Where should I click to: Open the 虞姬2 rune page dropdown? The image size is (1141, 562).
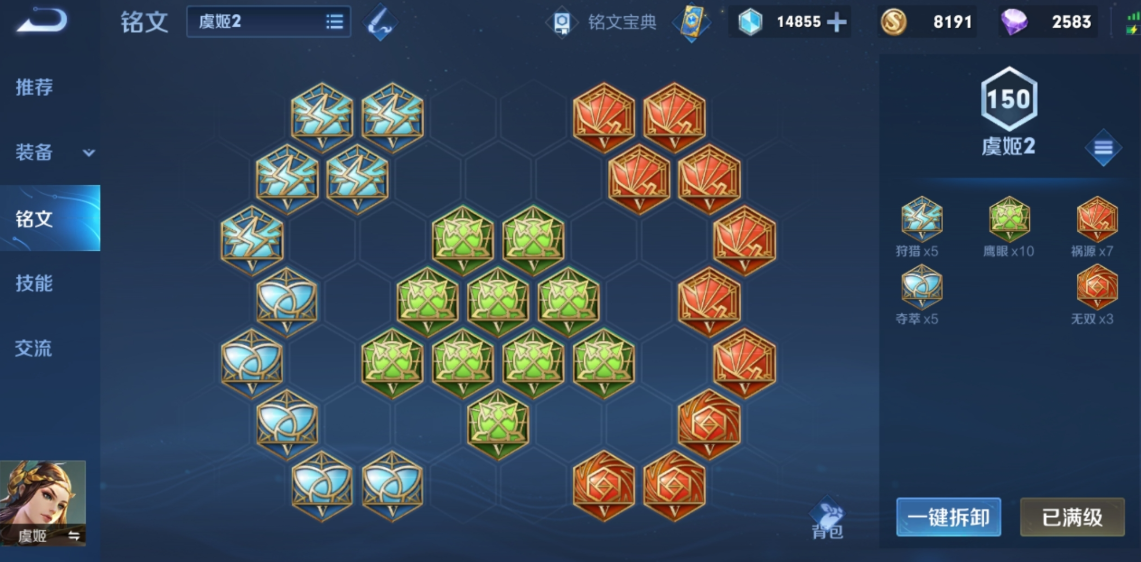tap(268, 22)
